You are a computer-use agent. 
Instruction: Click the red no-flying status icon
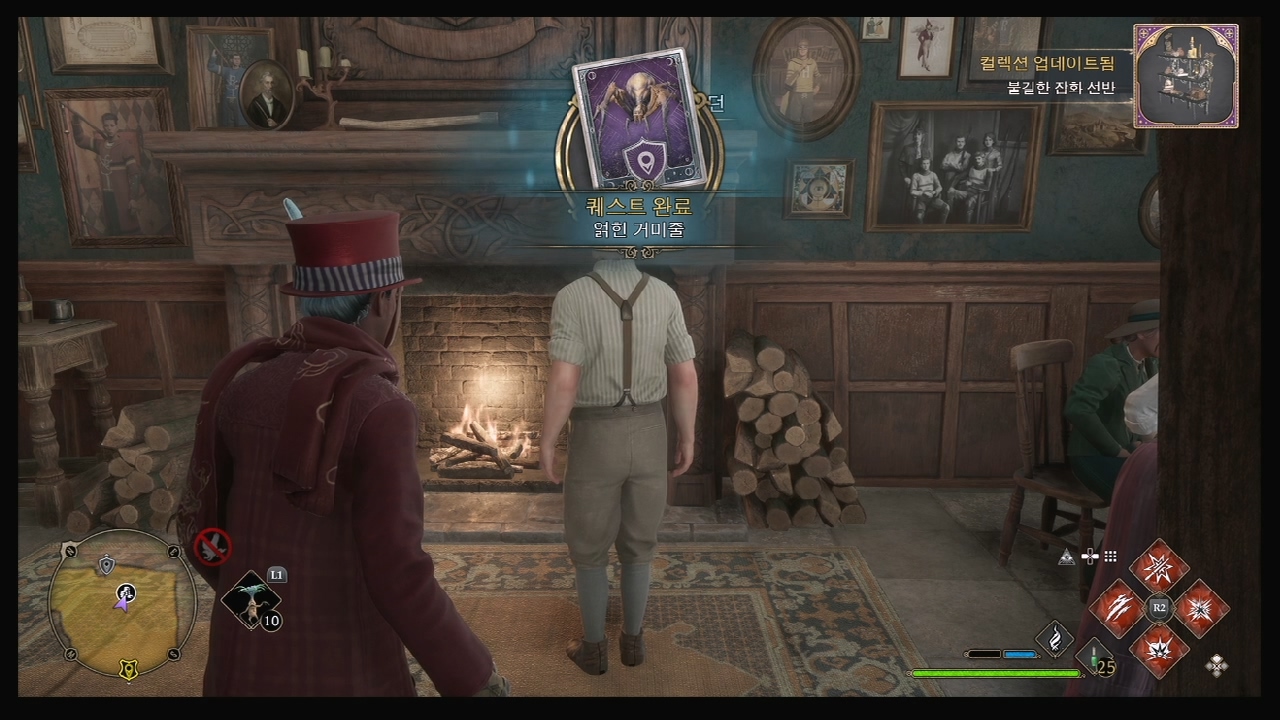click(x=212, y=546)
